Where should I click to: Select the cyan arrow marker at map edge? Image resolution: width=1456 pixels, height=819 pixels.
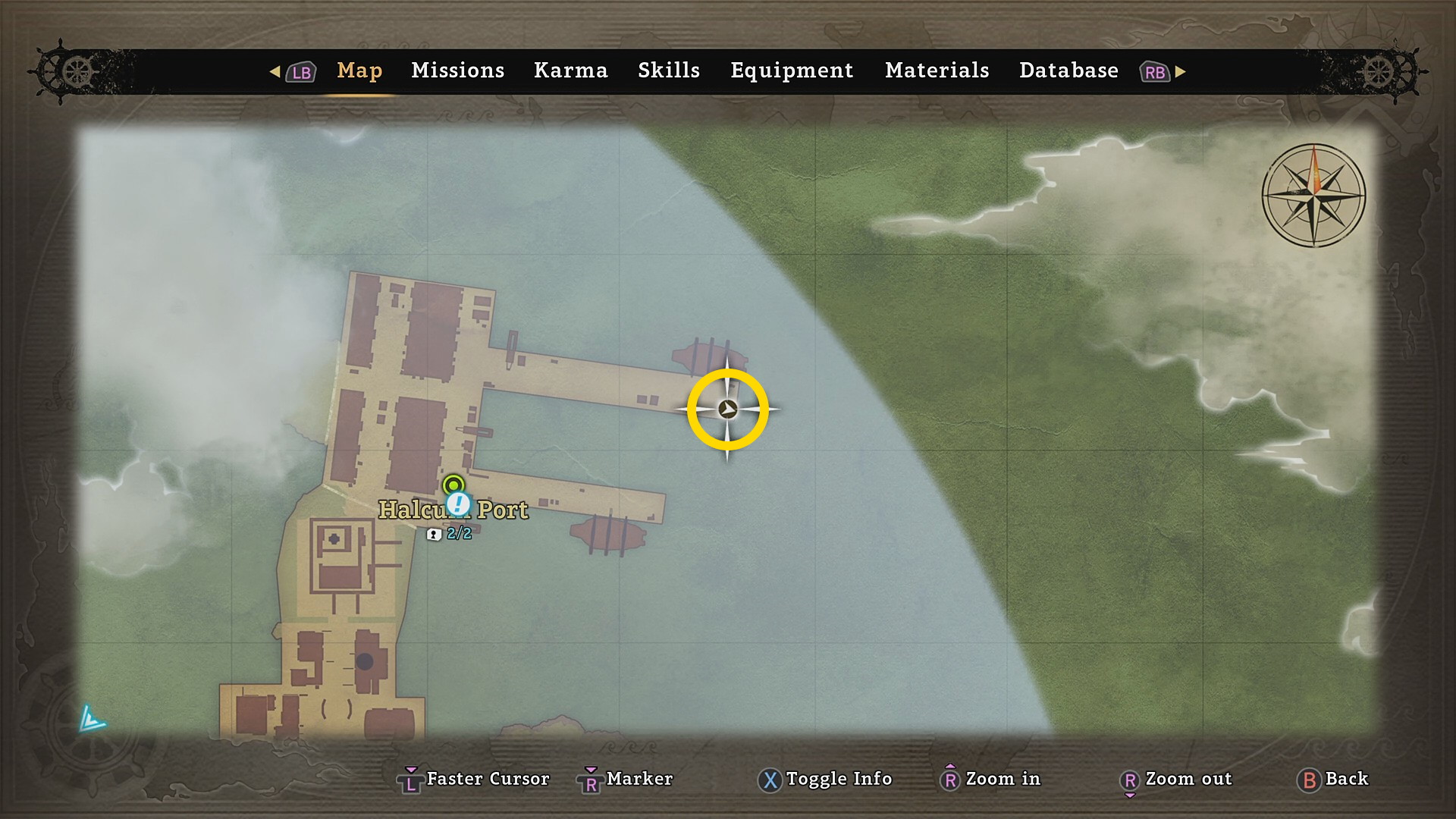[x=92, y=719]
